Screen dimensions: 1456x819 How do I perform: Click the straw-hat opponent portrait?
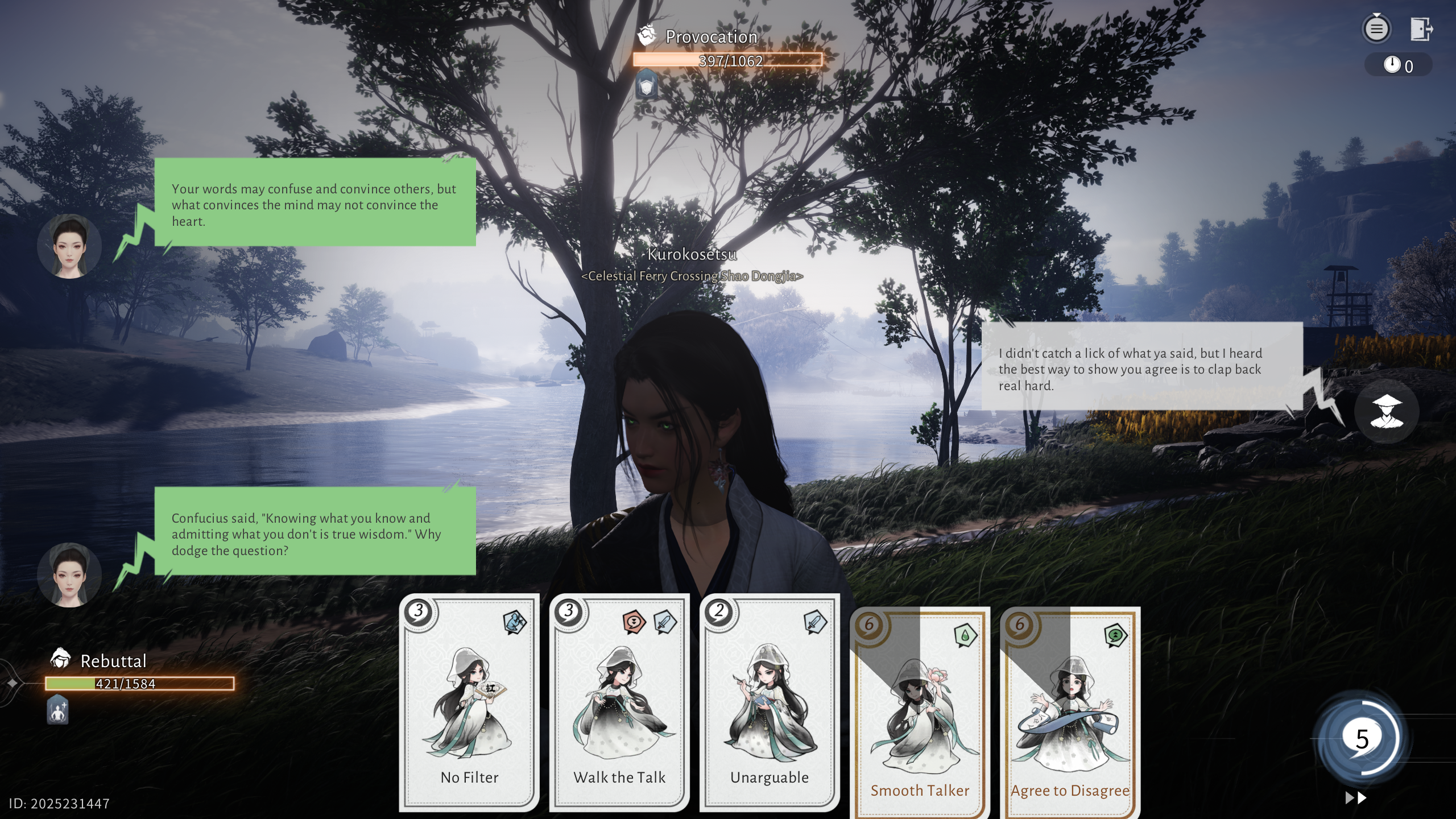1386,411
